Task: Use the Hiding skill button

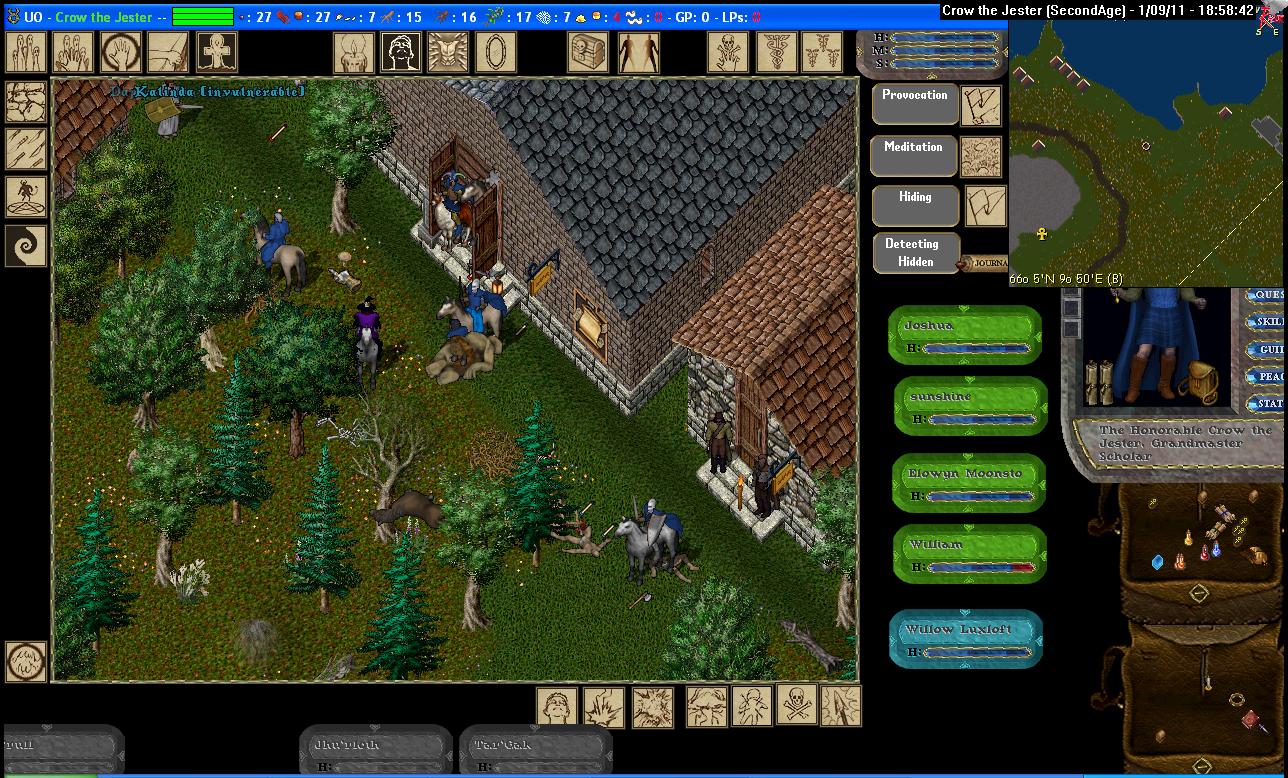Action: 915,206
